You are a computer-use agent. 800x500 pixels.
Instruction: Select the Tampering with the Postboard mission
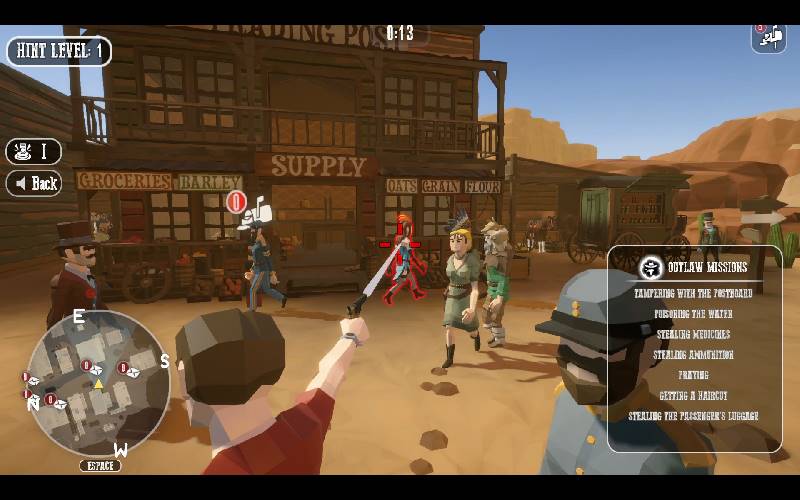[x=693, y=294]
